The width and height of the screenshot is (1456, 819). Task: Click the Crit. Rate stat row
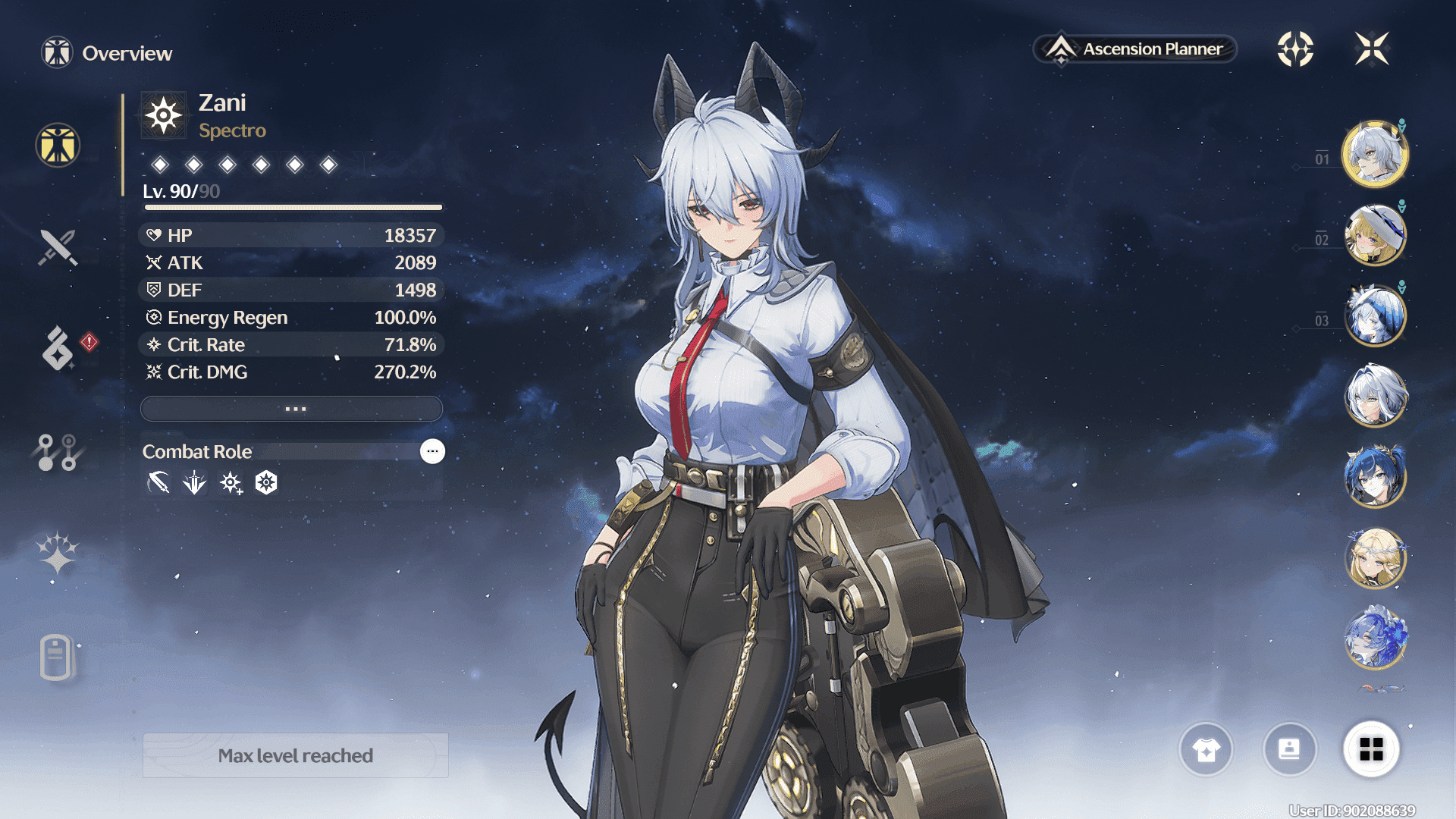292,345
